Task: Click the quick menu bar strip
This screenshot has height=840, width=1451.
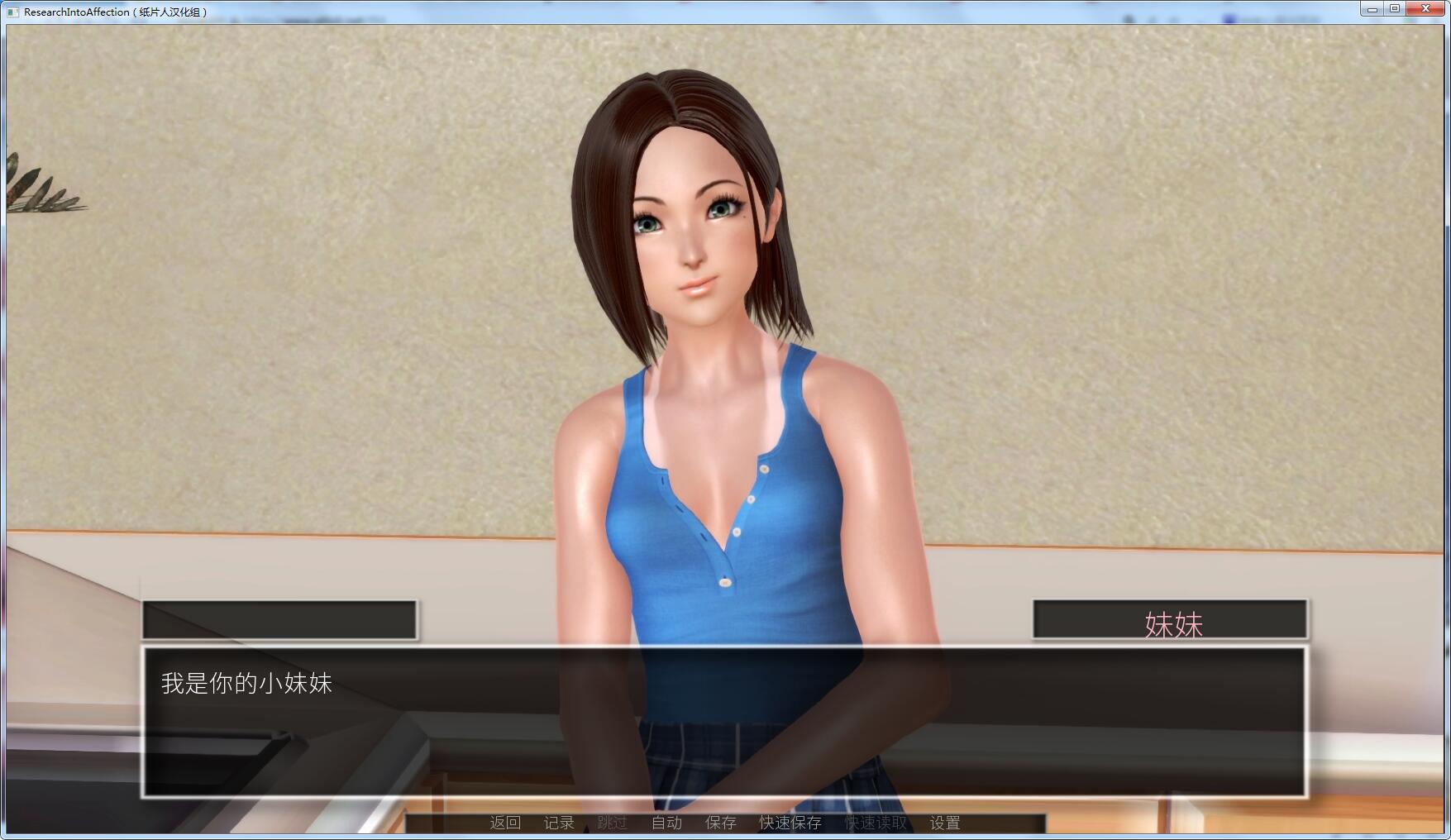Action: click(725, 823)
